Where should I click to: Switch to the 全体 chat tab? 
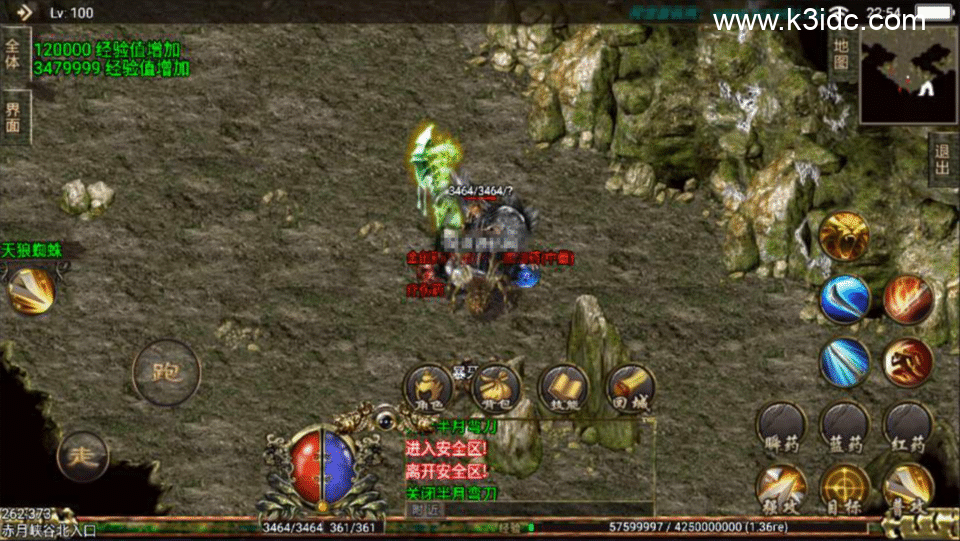click(x=13, y=54)
